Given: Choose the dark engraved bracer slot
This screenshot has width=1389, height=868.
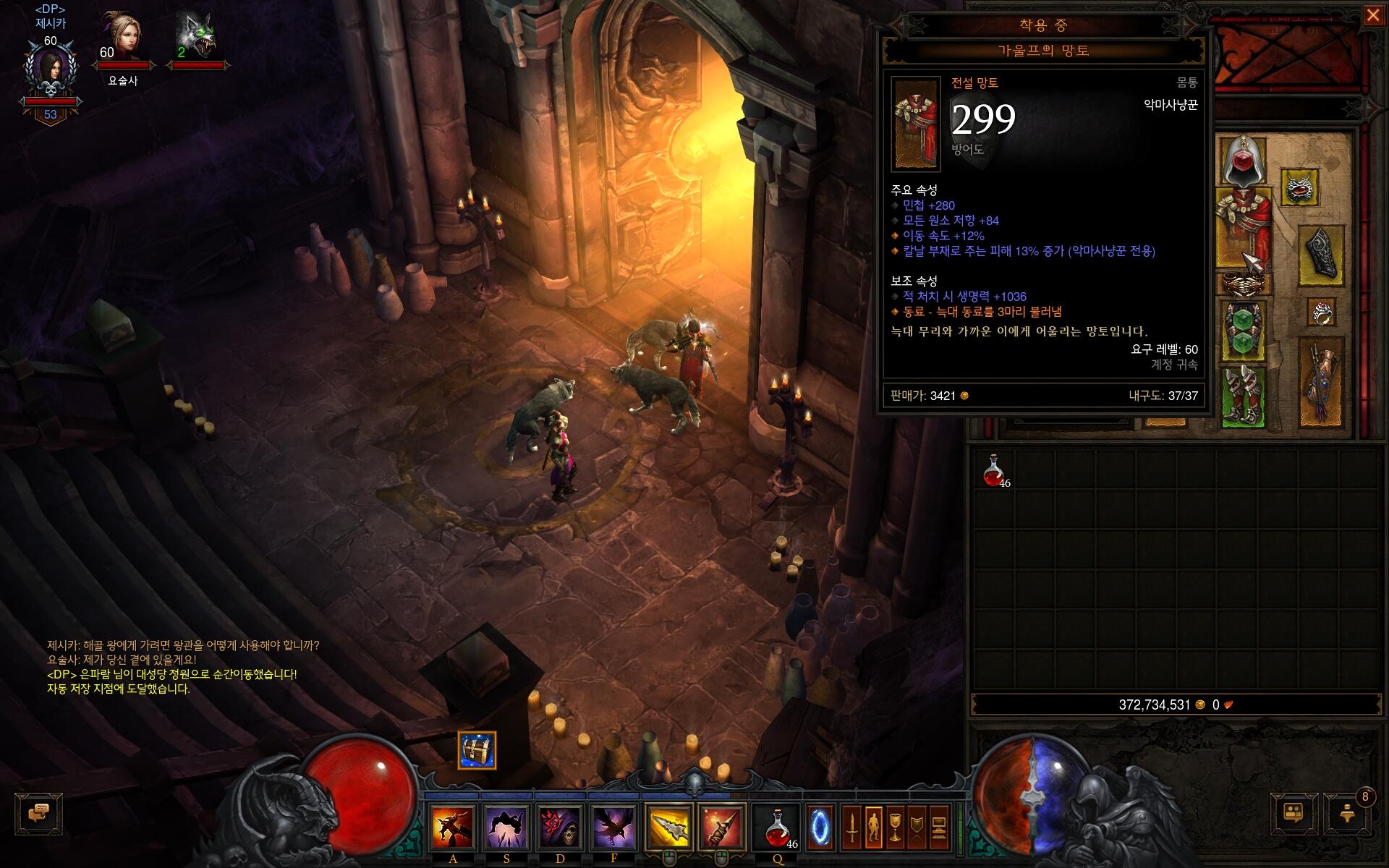Looking at the screenshot, I should (1322, 255).
